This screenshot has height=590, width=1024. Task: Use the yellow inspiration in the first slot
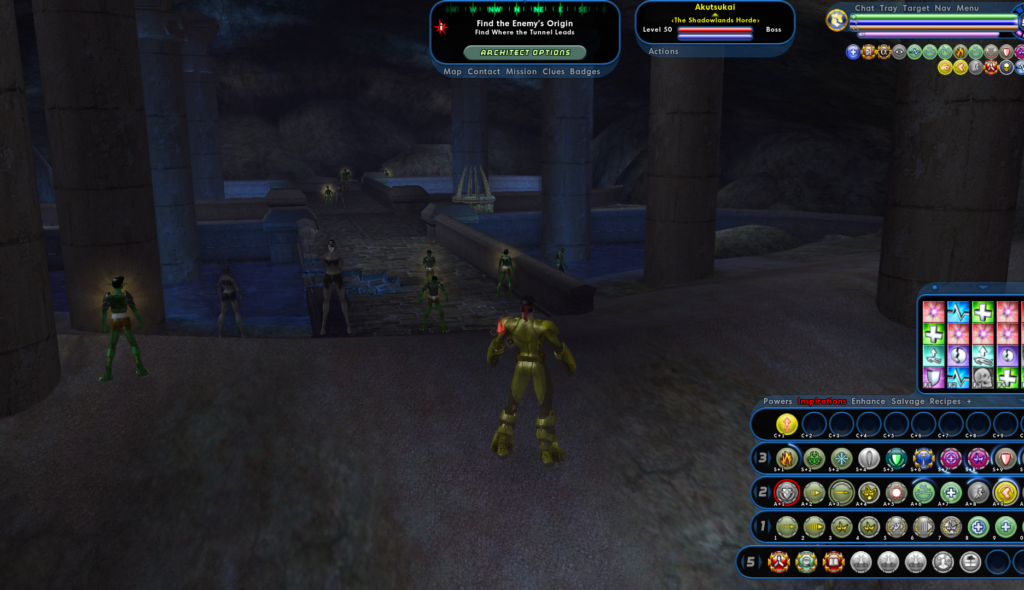tap(787, 424)
